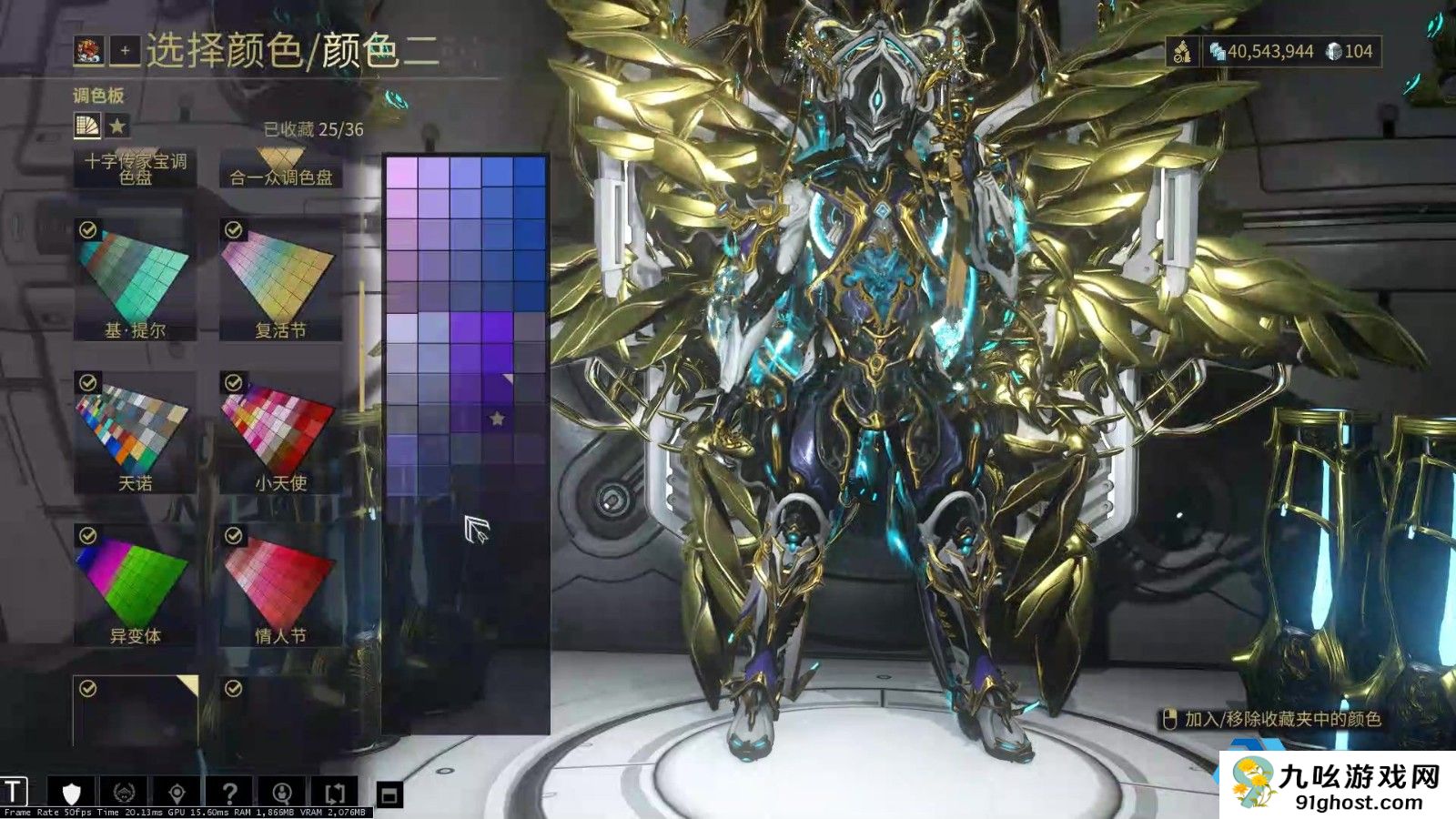Viewport: 1456px width, 819px height.
Task: Click the plus icon next to the emblem
Action: (125, 50)
